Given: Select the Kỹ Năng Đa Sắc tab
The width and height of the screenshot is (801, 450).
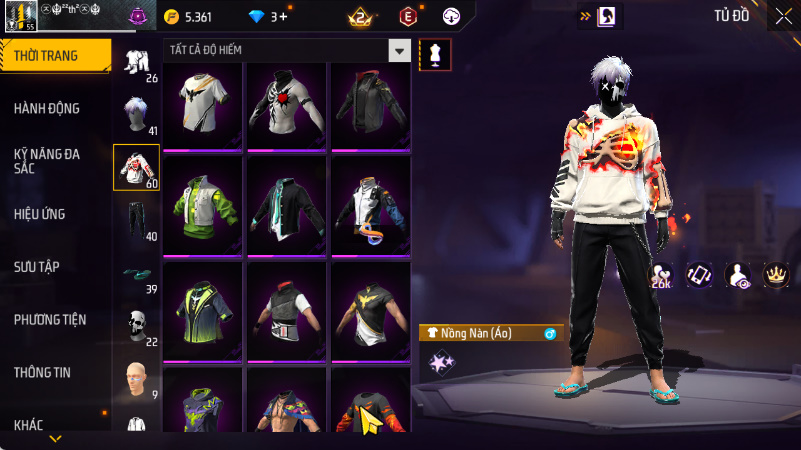Looking at the screenshot, I should [x=47, y=161].
